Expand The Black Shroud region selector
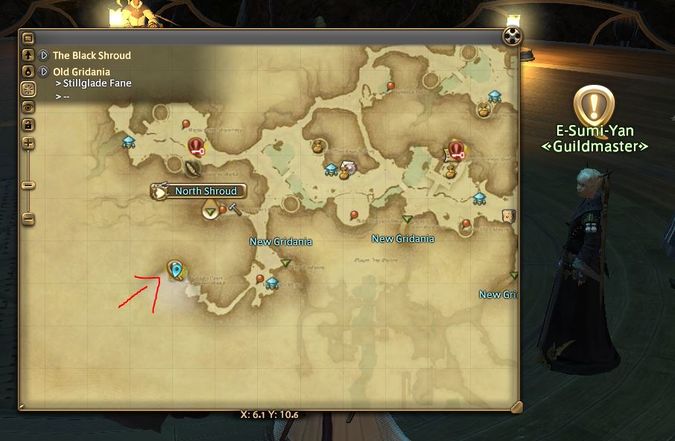Viewport: 675px width, 441px height. click(x=44, y=56)
